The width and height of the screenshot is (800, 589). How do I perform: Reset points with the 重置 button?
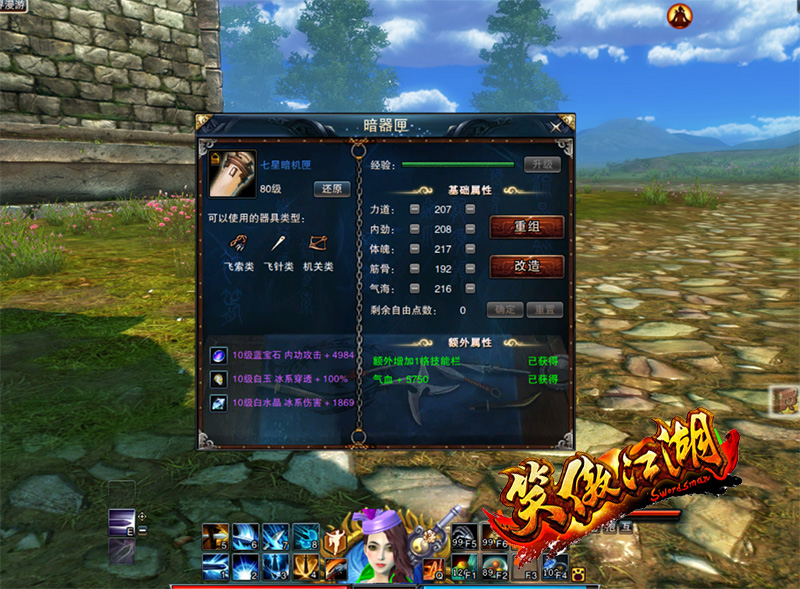coord(544,310)
